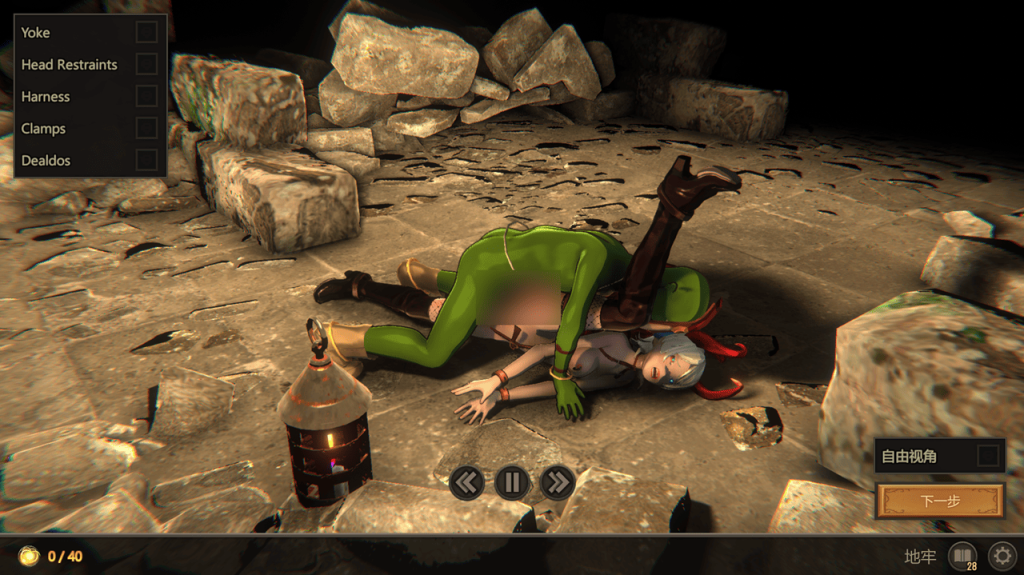Toggle the Yoke checkbox
The image size is (1024, 575).
click(147, 32)
